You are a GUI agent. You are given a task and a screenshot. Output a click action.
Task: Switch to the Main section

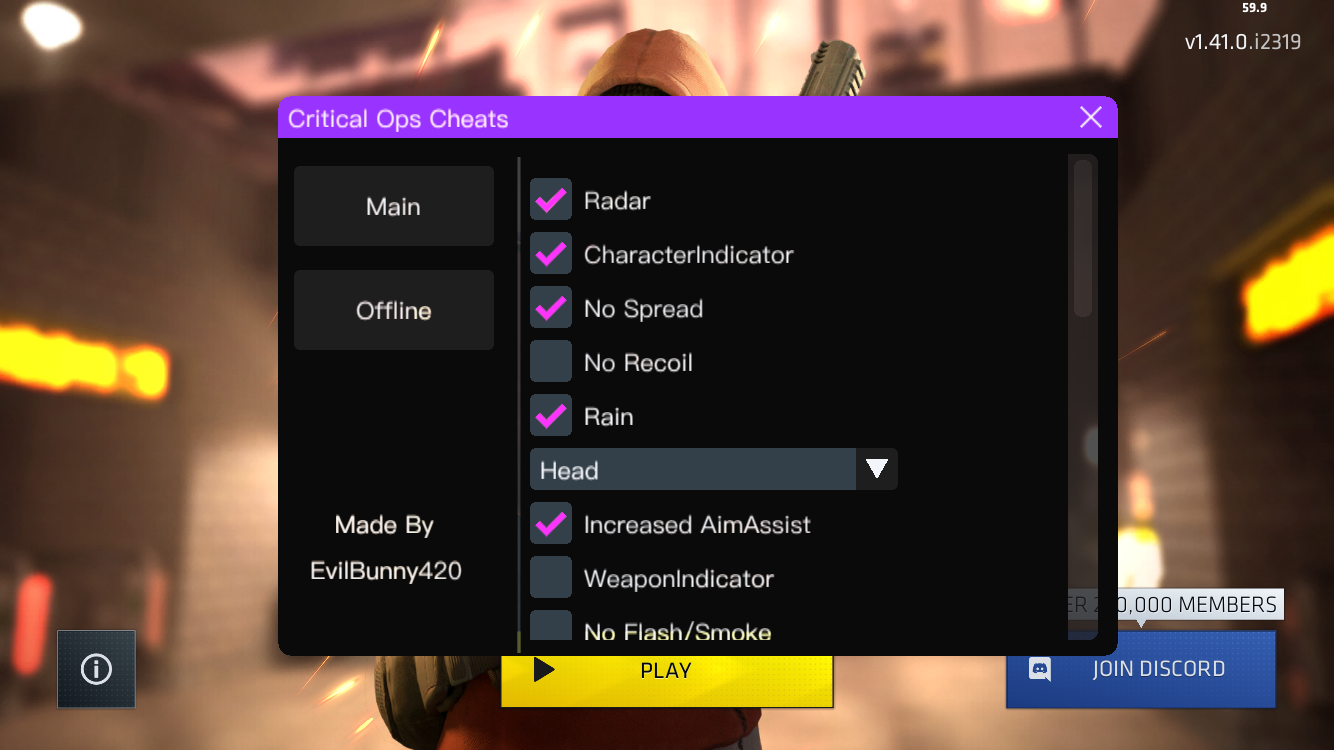[393, 206]
